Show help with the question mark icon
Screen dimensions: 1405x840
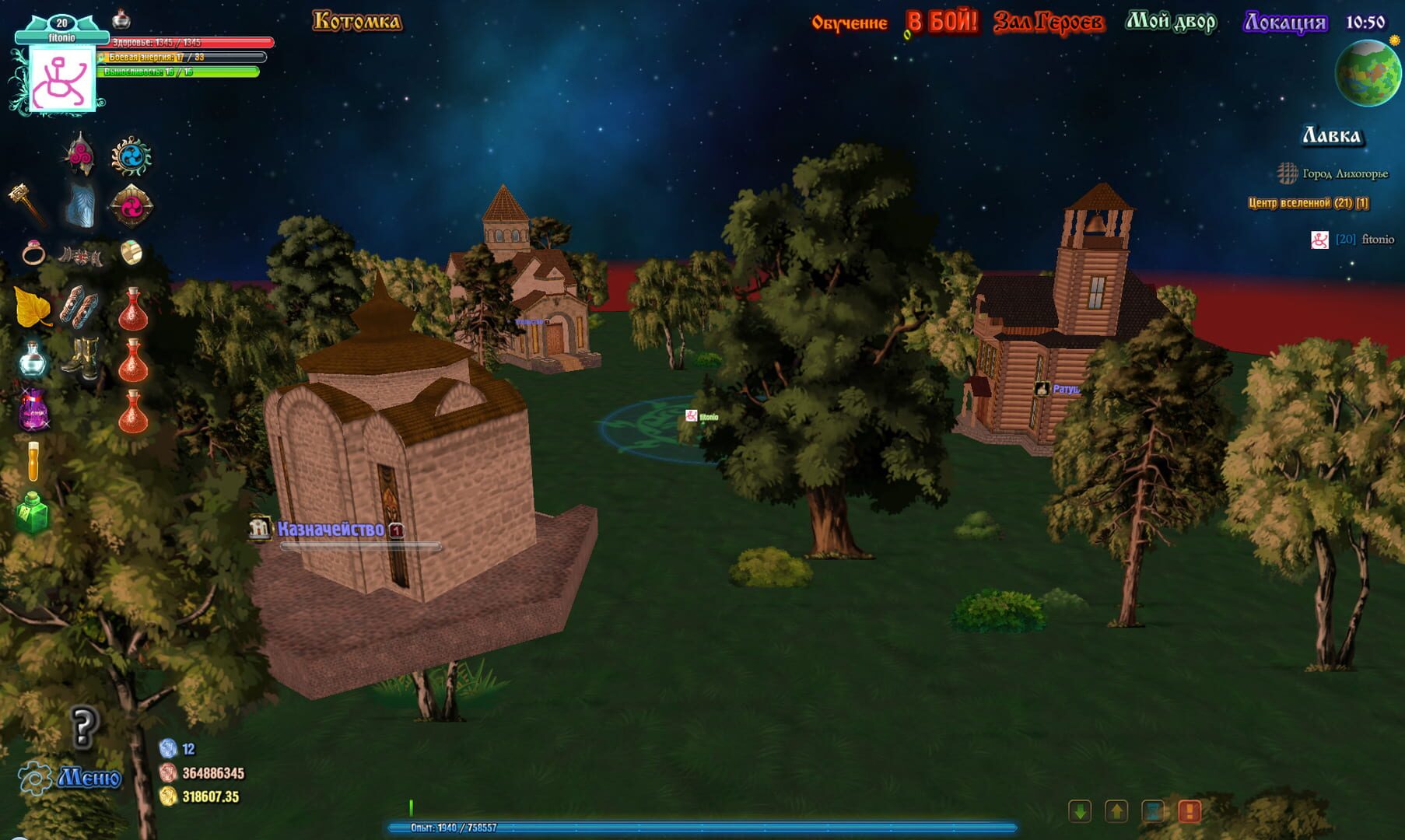84,726
